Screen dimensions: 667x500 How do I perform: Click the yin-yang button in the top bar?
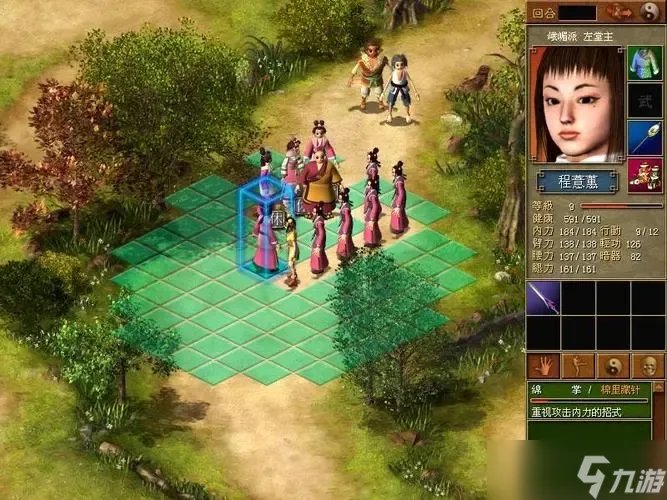[x=647, y=12]
